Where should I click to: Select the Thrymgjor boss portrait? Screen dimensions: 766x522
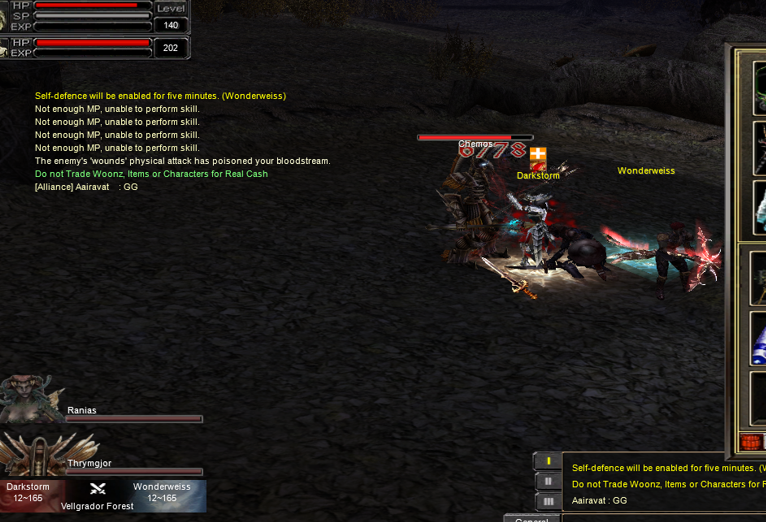pos(40,455)
